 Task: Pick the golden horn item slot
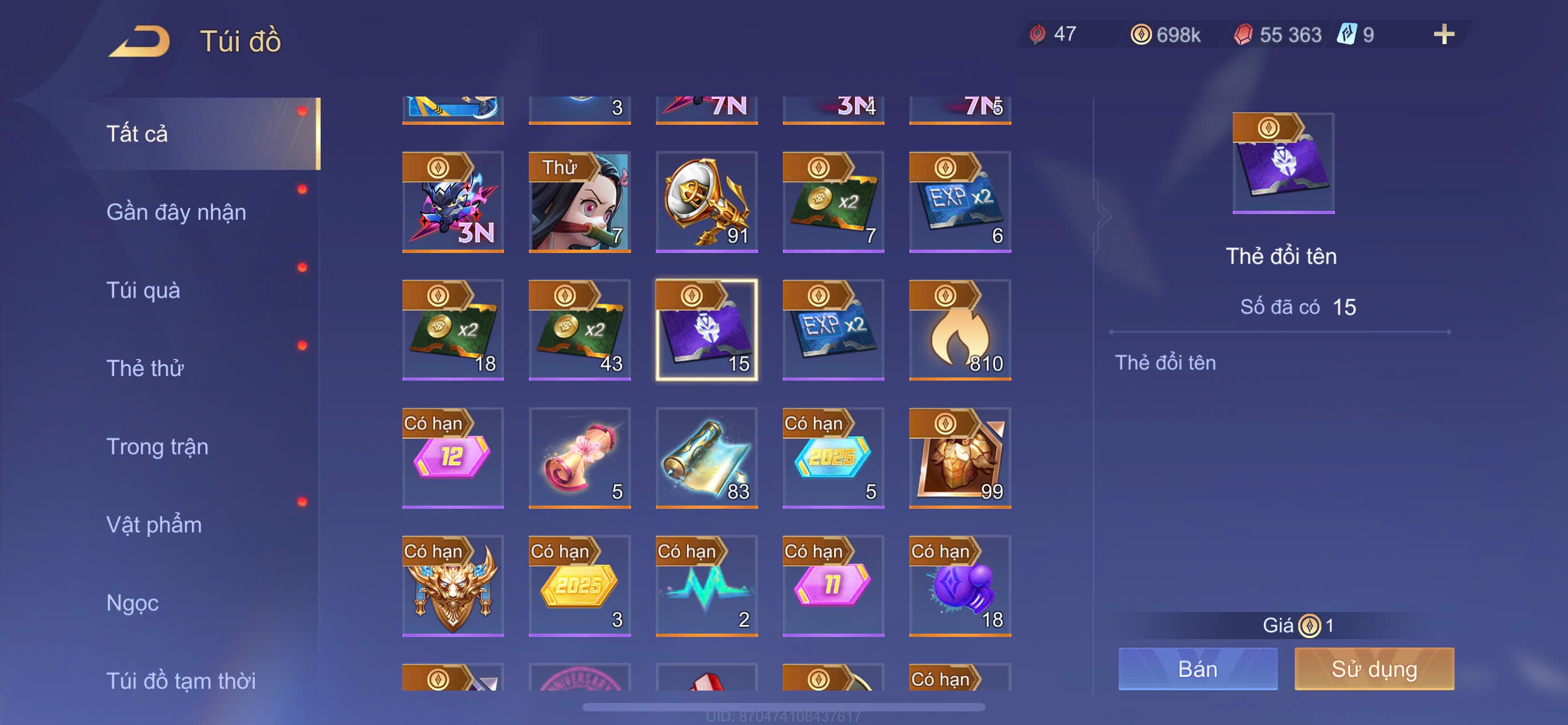pyautogui.click(x=706, y=202)
